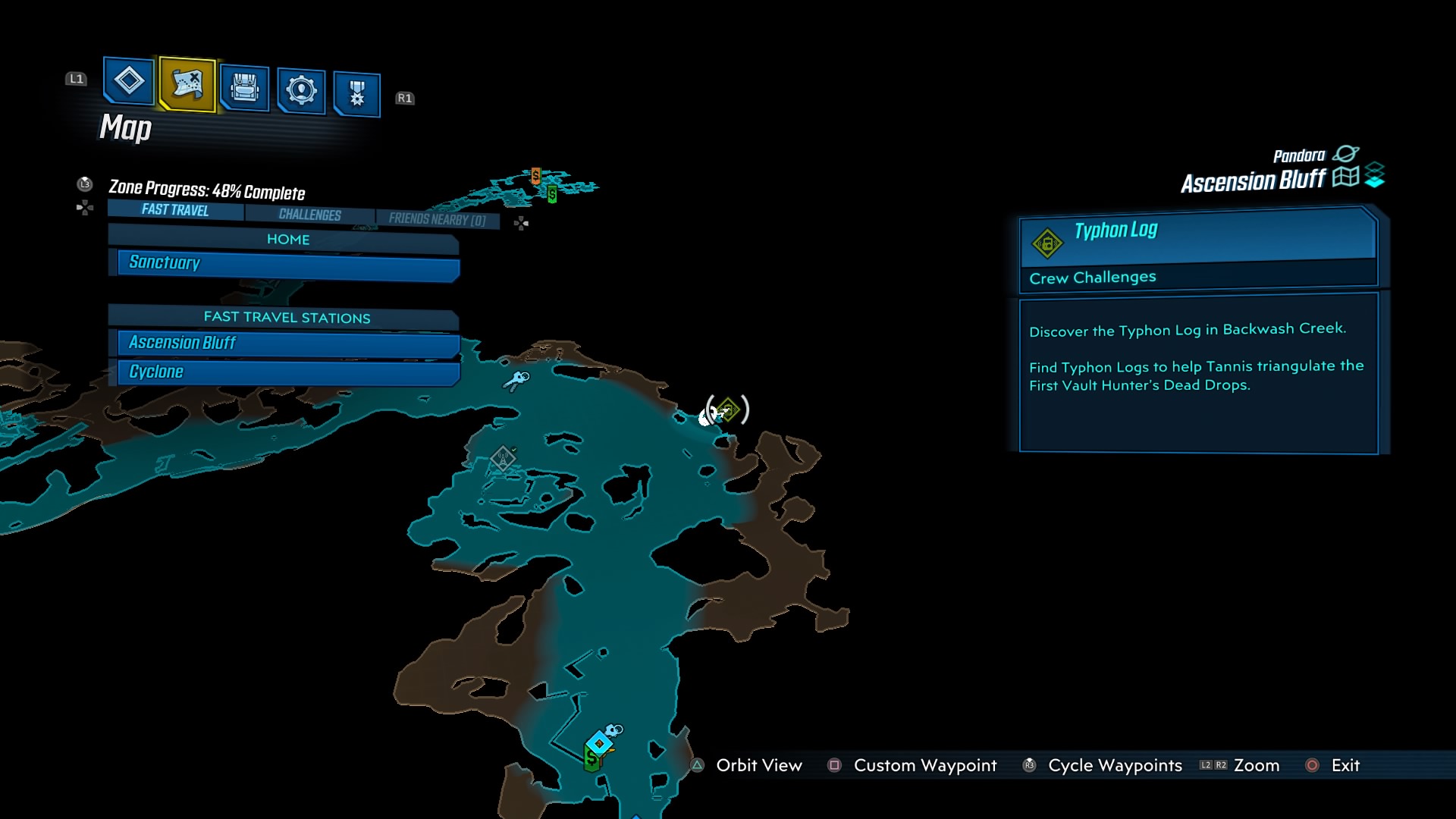This screenshot has height=819, width=1456.
Task: Exit the map screen
Action: point(1345,766)
